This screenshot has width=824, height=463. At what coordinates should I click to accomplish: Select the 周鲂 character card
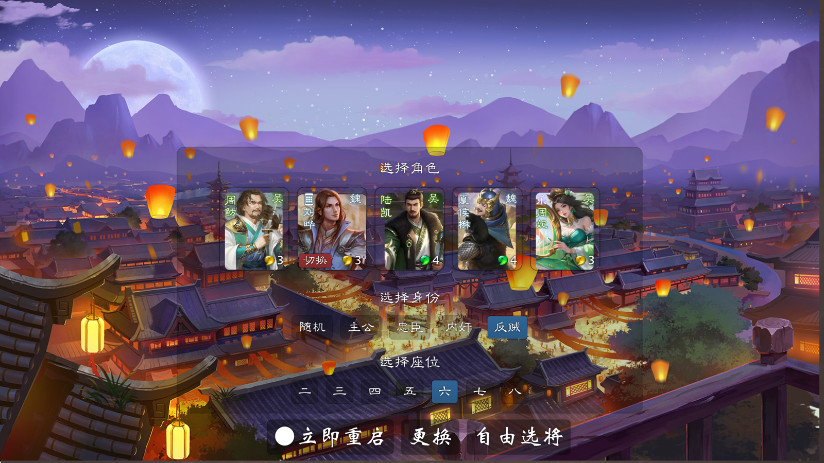pyautogui.click(x=256, y=229)
